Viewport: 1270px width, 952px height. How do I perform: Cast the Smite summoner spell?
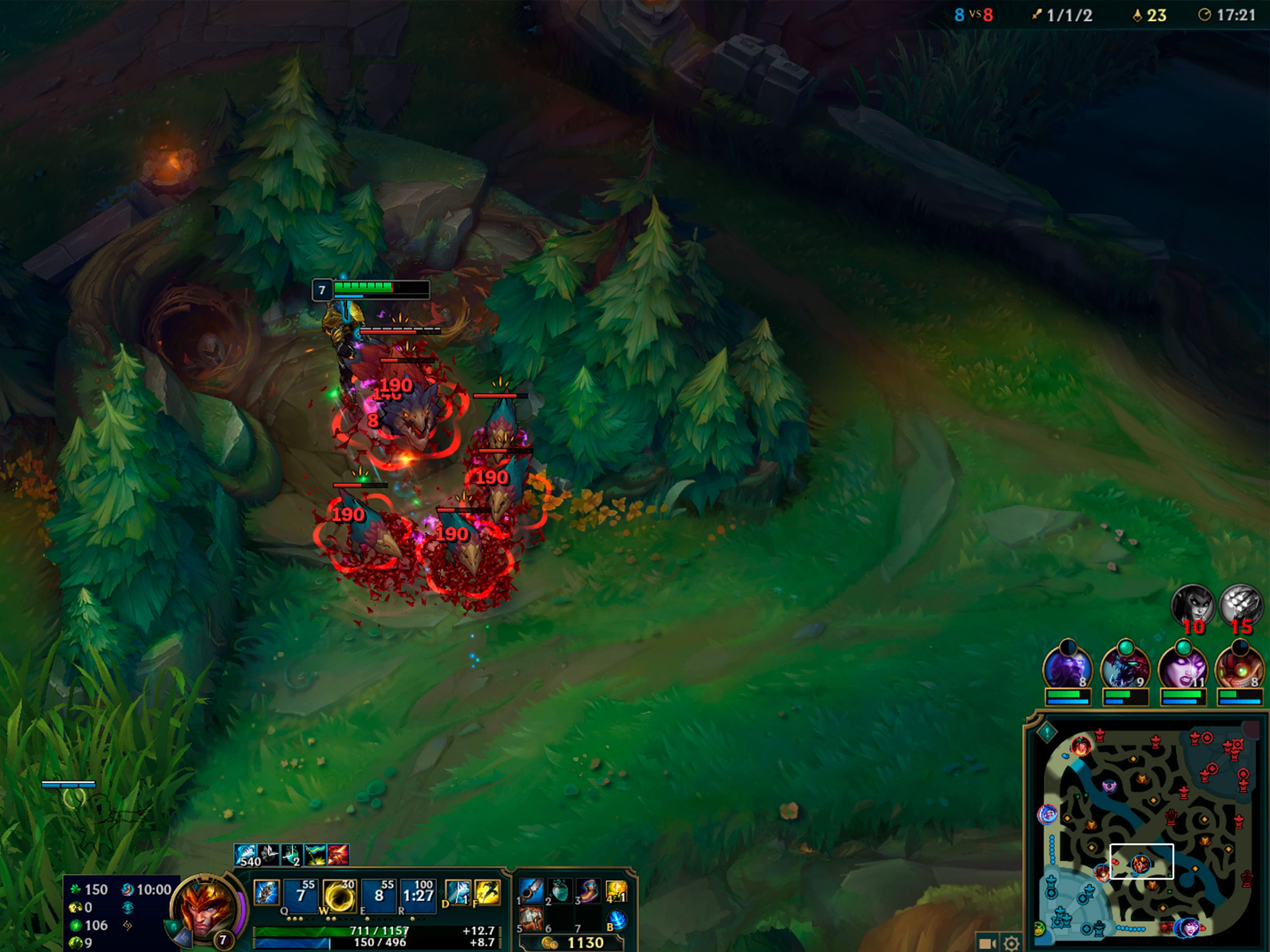coord(458,893)
